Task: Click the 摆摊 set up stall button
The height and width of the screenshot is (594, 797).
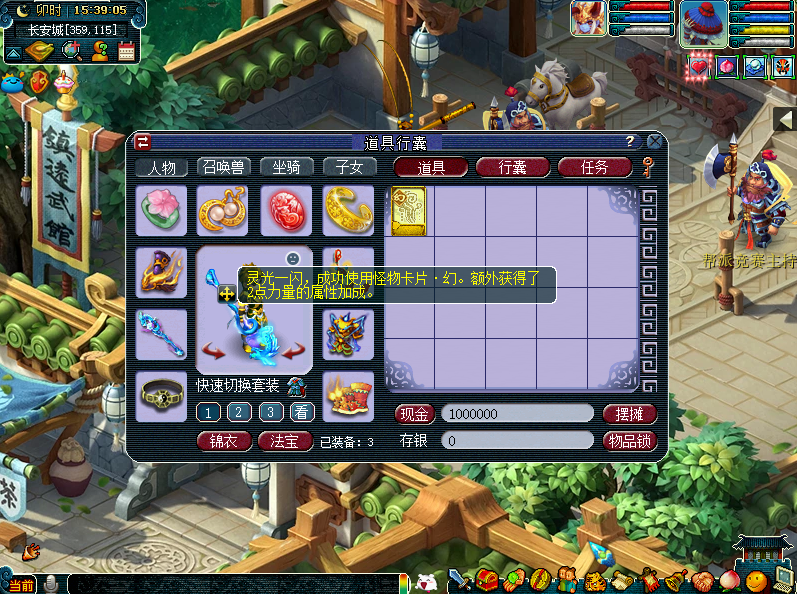Action: [629, 413]
